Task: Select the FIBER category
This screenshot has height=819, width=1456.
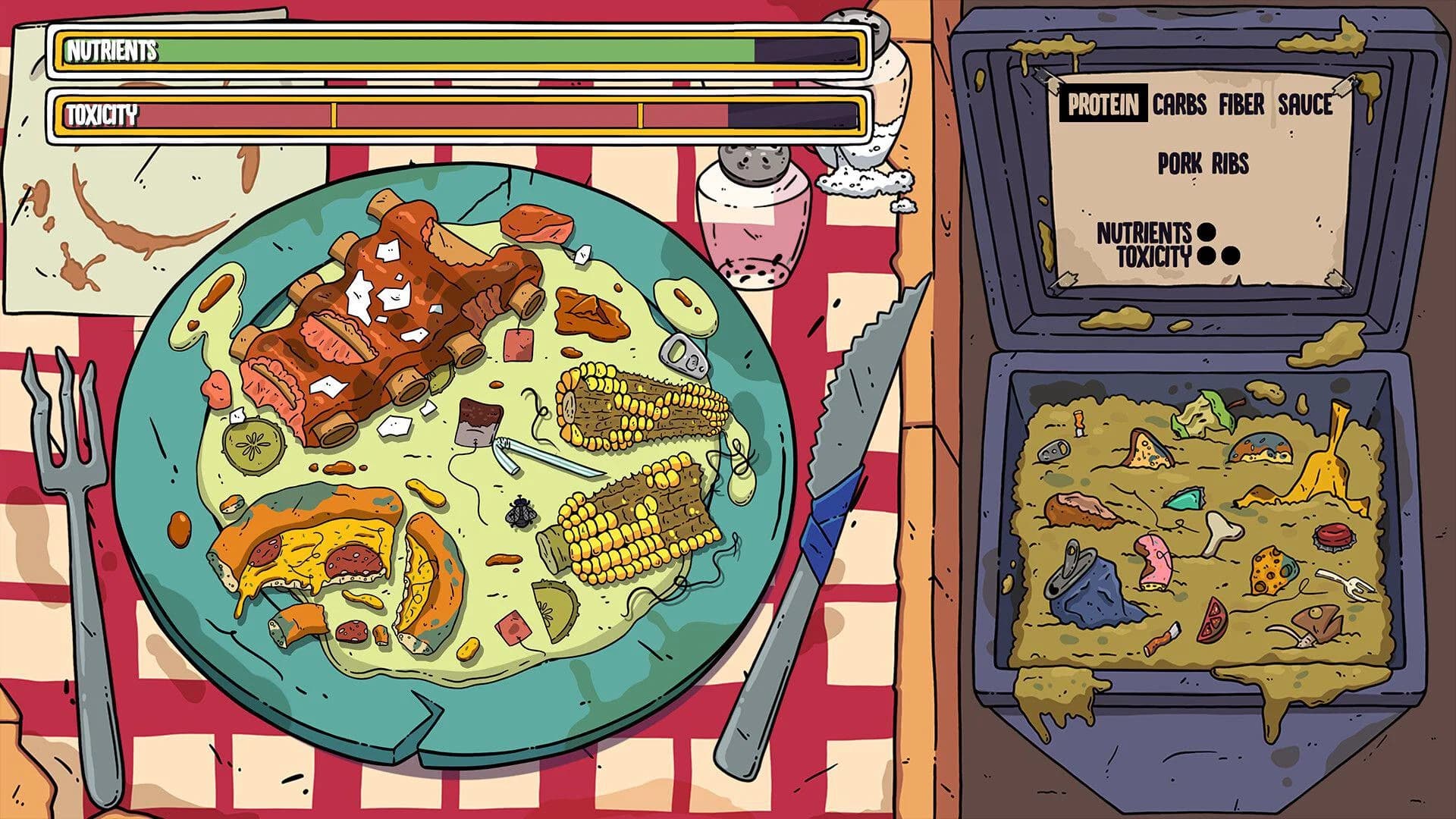Action: (1244, 101)
